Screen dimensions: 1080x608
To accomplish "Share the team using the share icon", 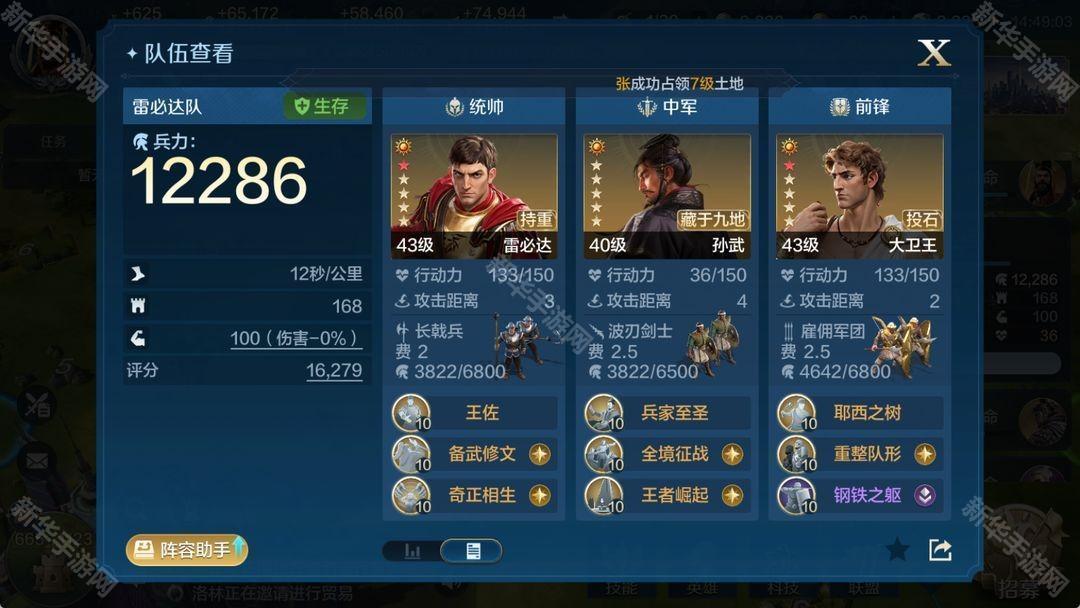I will pyautogui.click(x=940, y=549).
